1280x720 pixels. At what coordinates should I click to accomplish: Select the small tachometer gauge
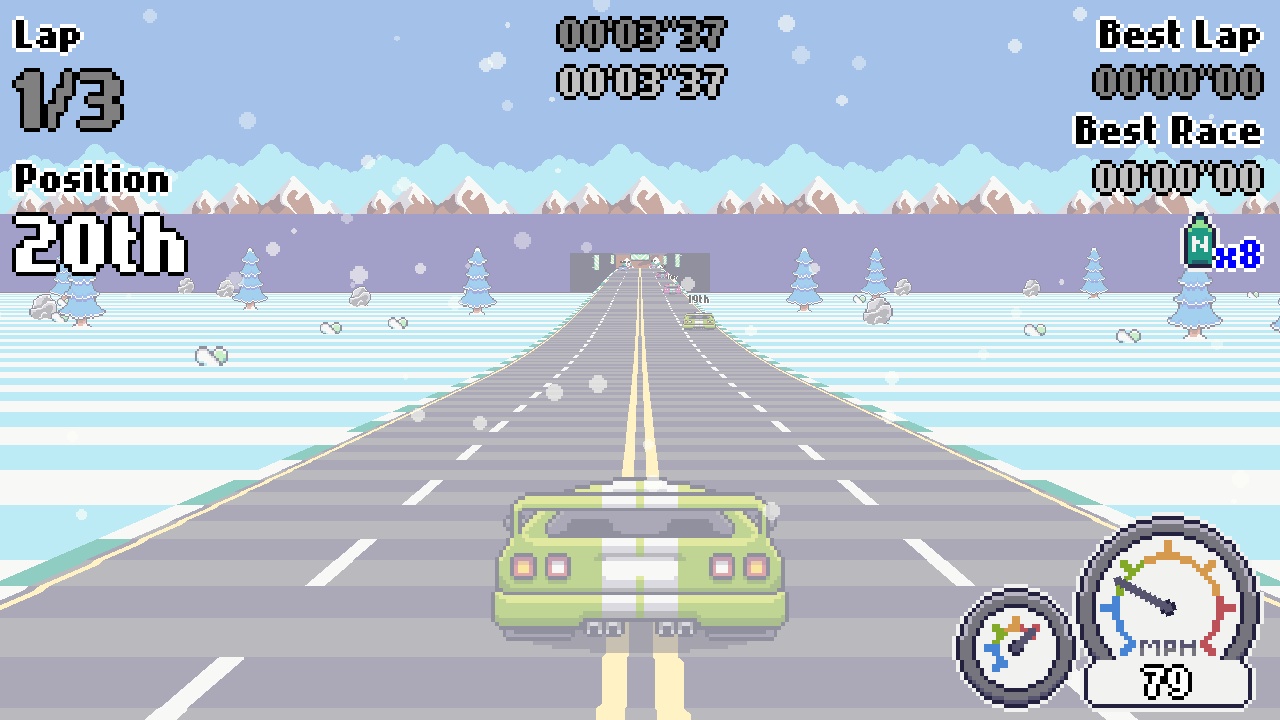[1014, 647]
